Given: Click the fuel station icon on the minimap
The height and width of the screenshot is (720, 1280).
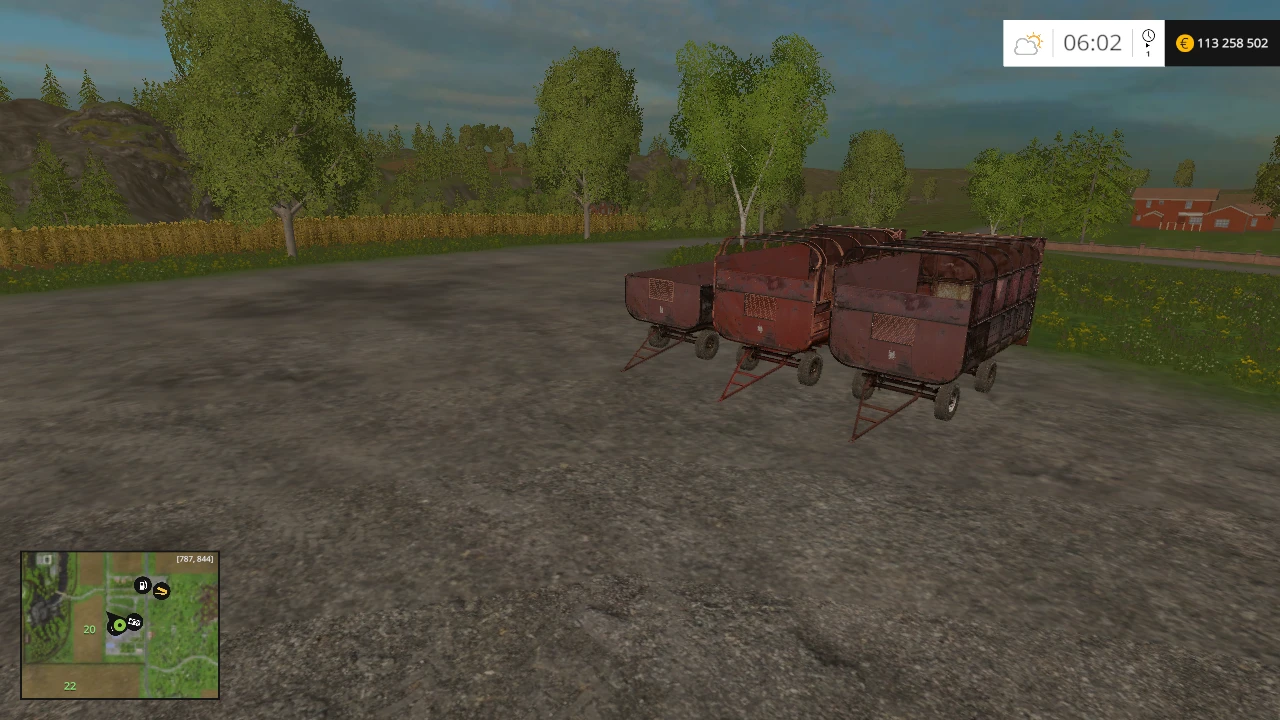Looking at the screenshot, I should pos(142,584).
